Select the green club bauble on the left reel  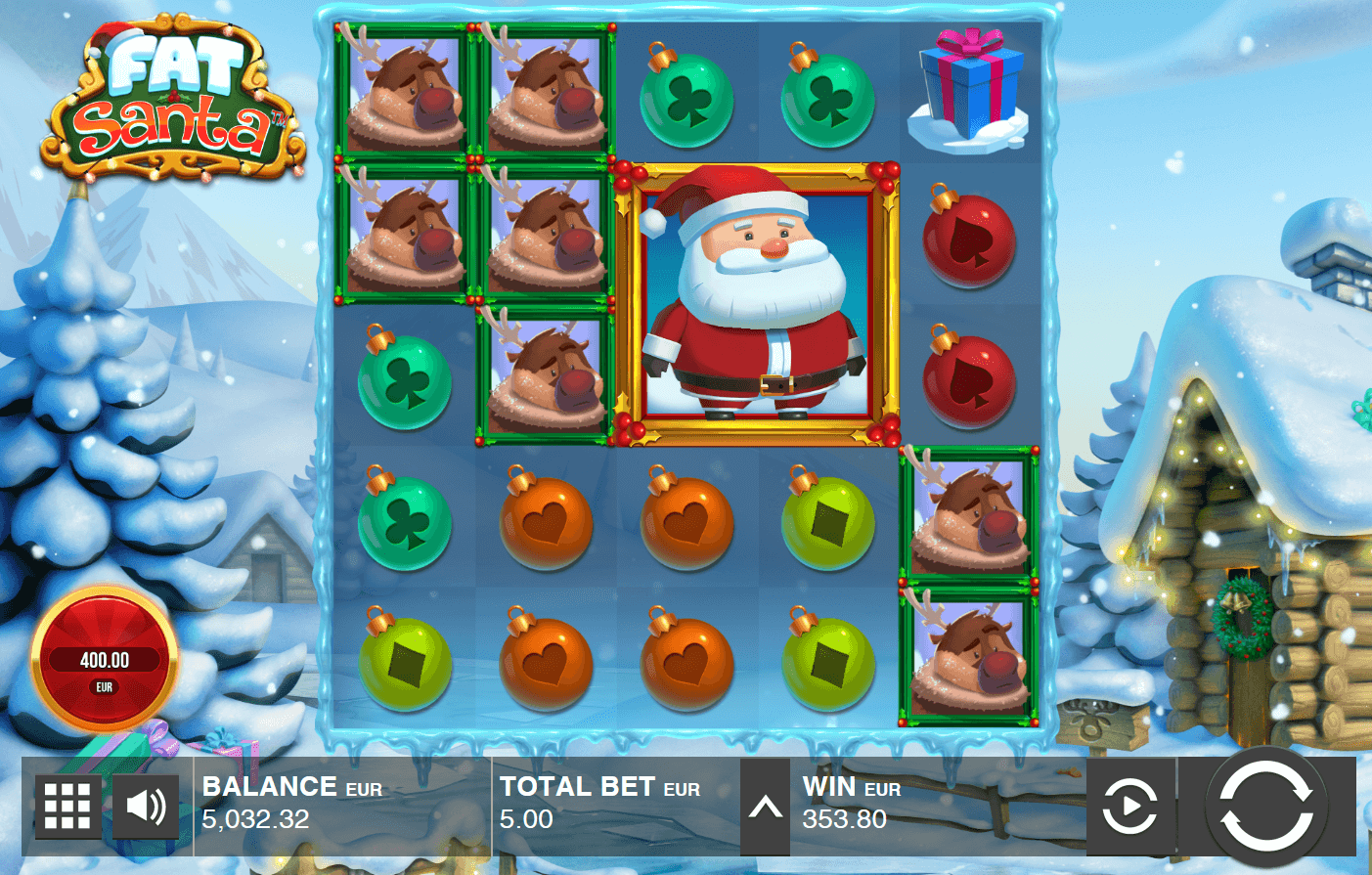click(404, 381)
